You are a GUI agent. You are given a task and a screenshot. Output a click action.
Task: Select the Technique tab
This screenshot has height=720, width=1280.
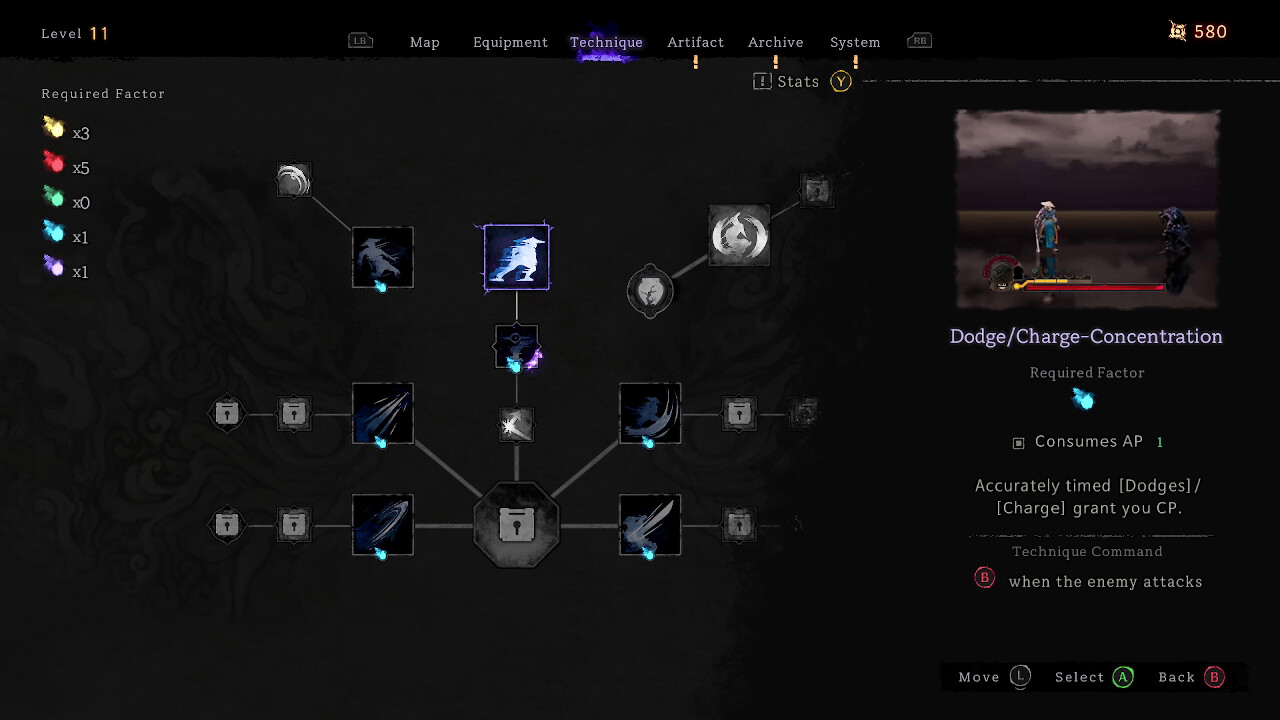point(606,42)
